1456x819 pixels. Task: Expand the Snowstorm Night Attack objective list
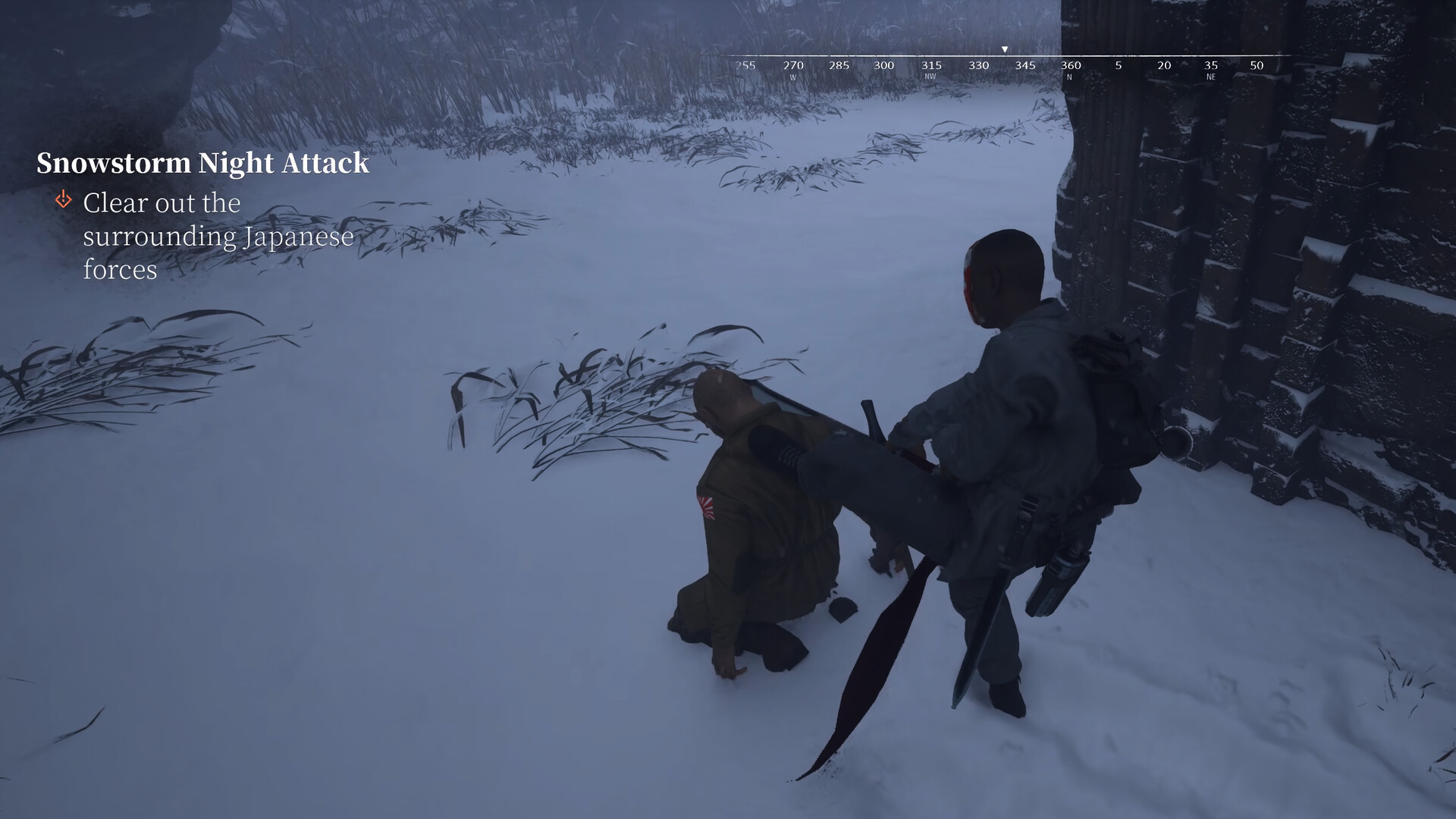[x=203, y=162]
